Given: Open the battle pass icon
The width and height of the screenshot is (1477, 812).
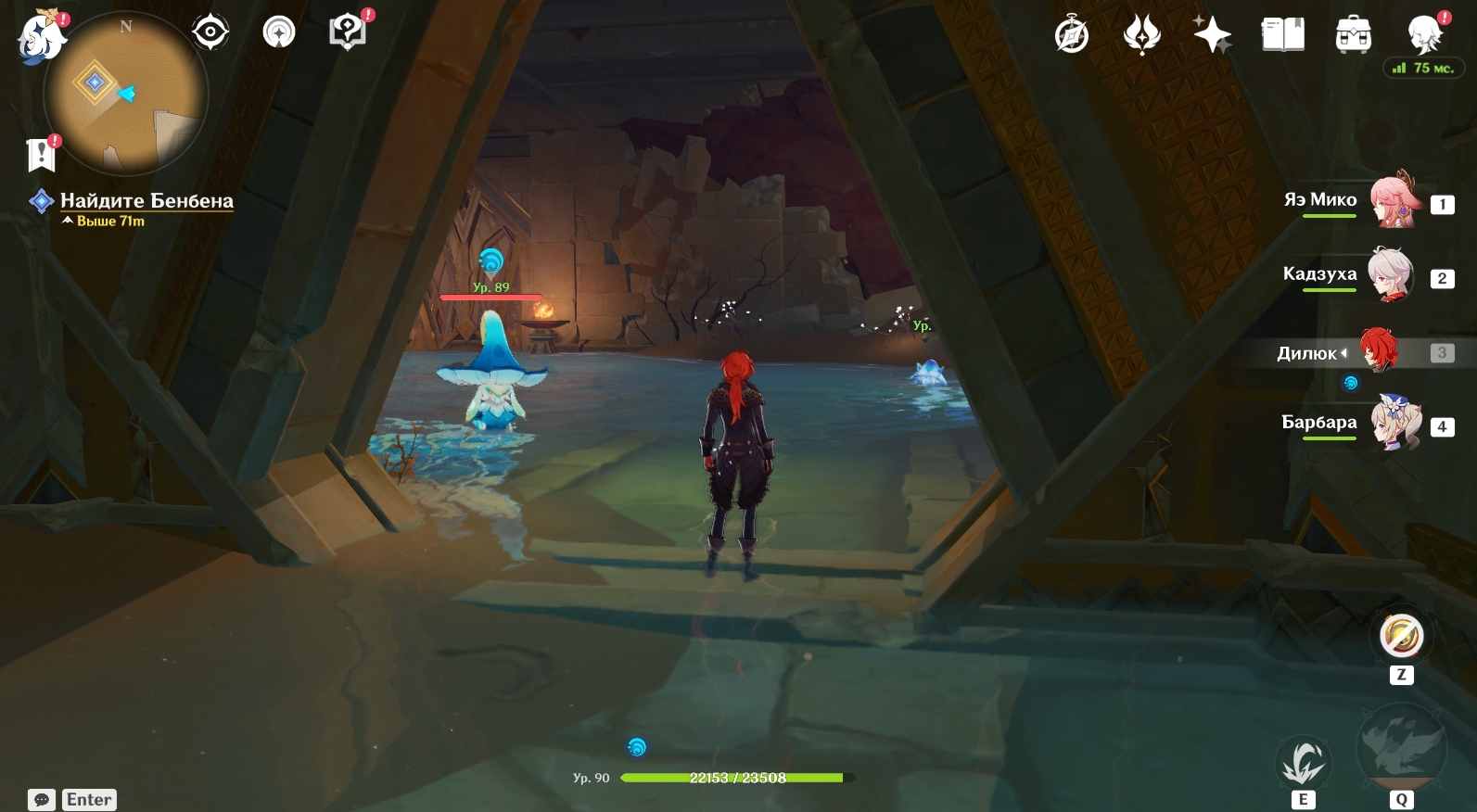Looking at the screenshot, I should point(1141,36).
